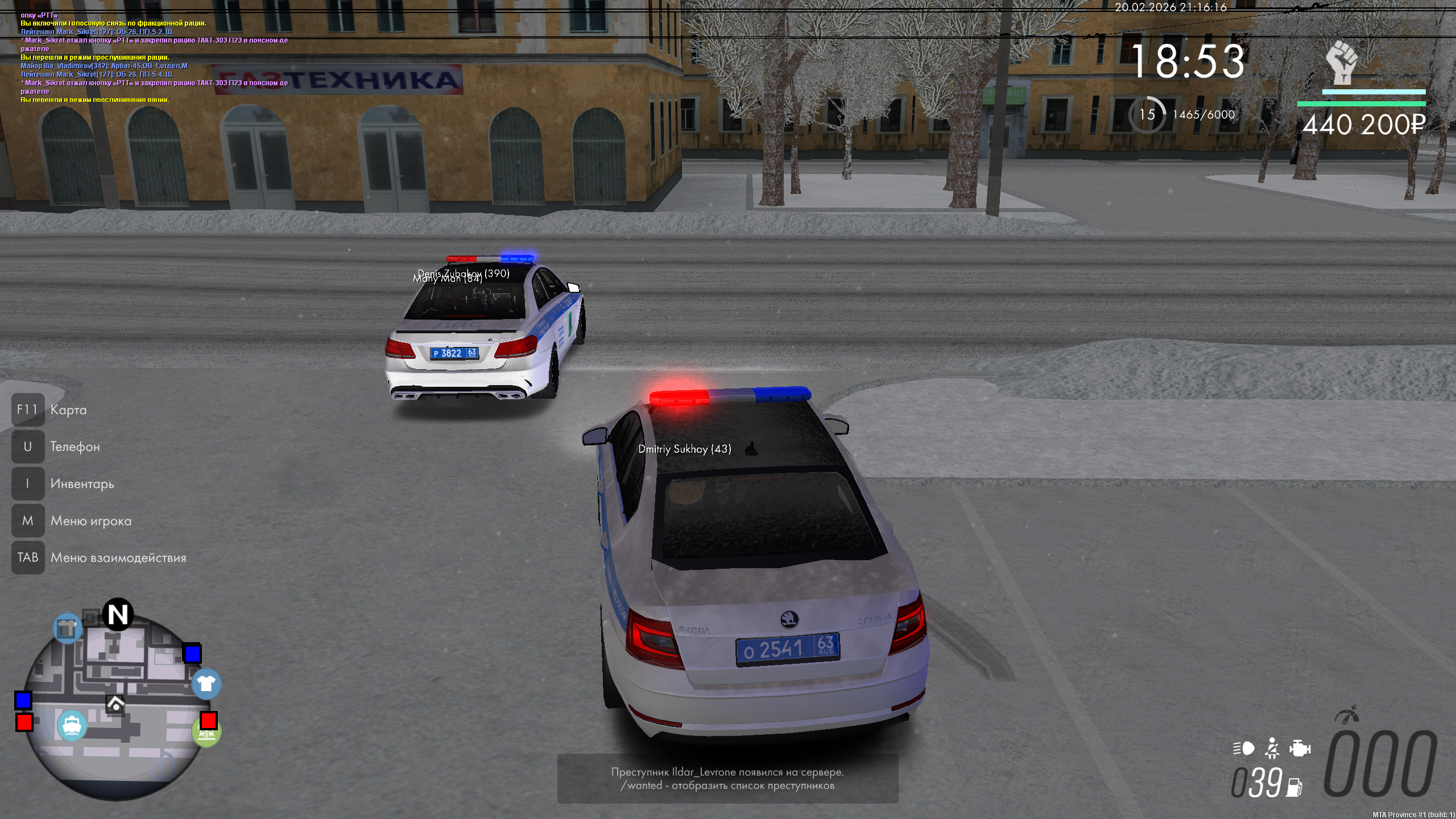Image resolution: width=1456 pixels, height=819 pixels.
Task: Click the bright white t-shirt shop marker
Action: (x=206, y=684)
